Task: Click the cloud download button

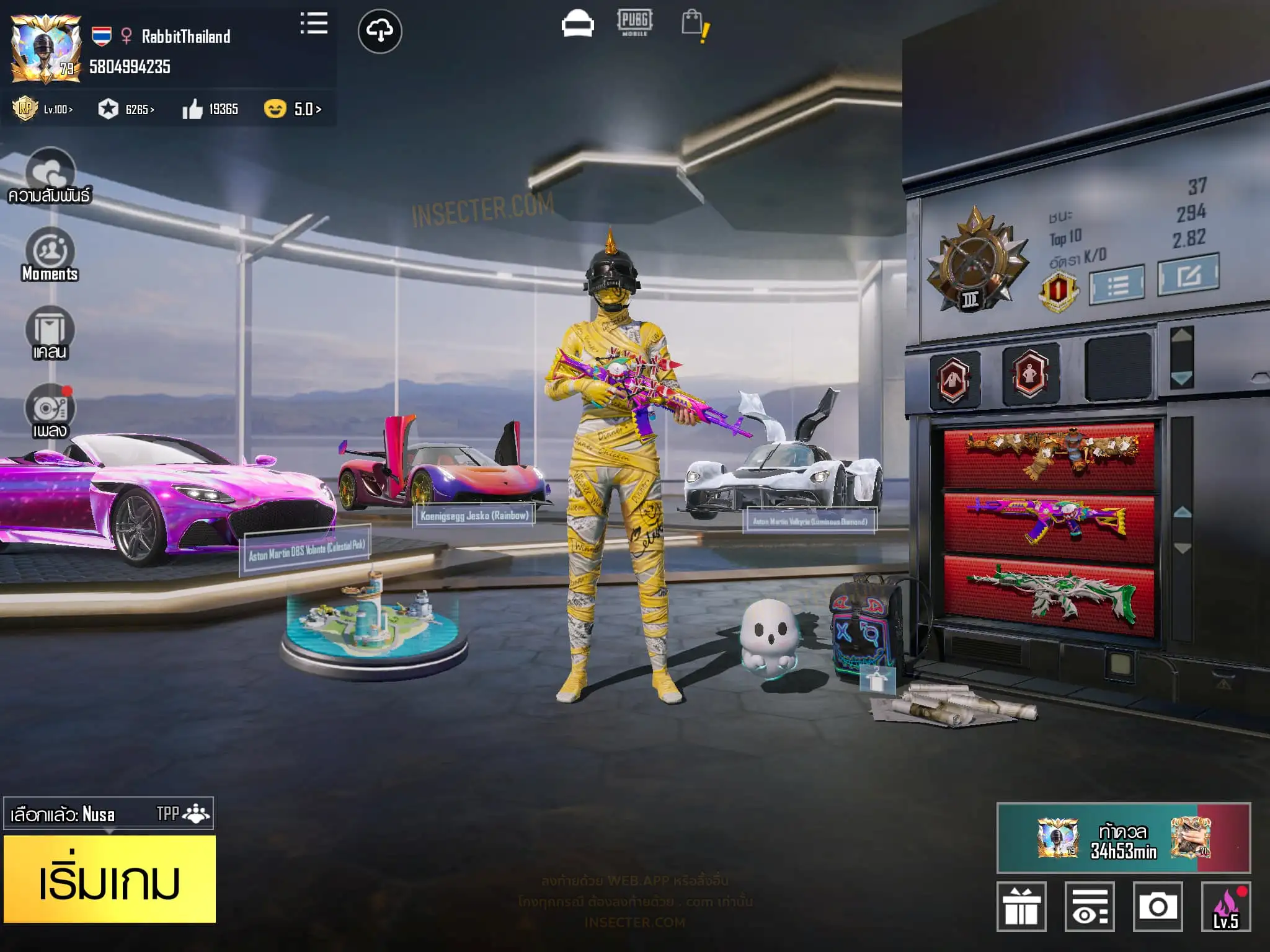Action: pyautogui.click(x=380, y=31)
